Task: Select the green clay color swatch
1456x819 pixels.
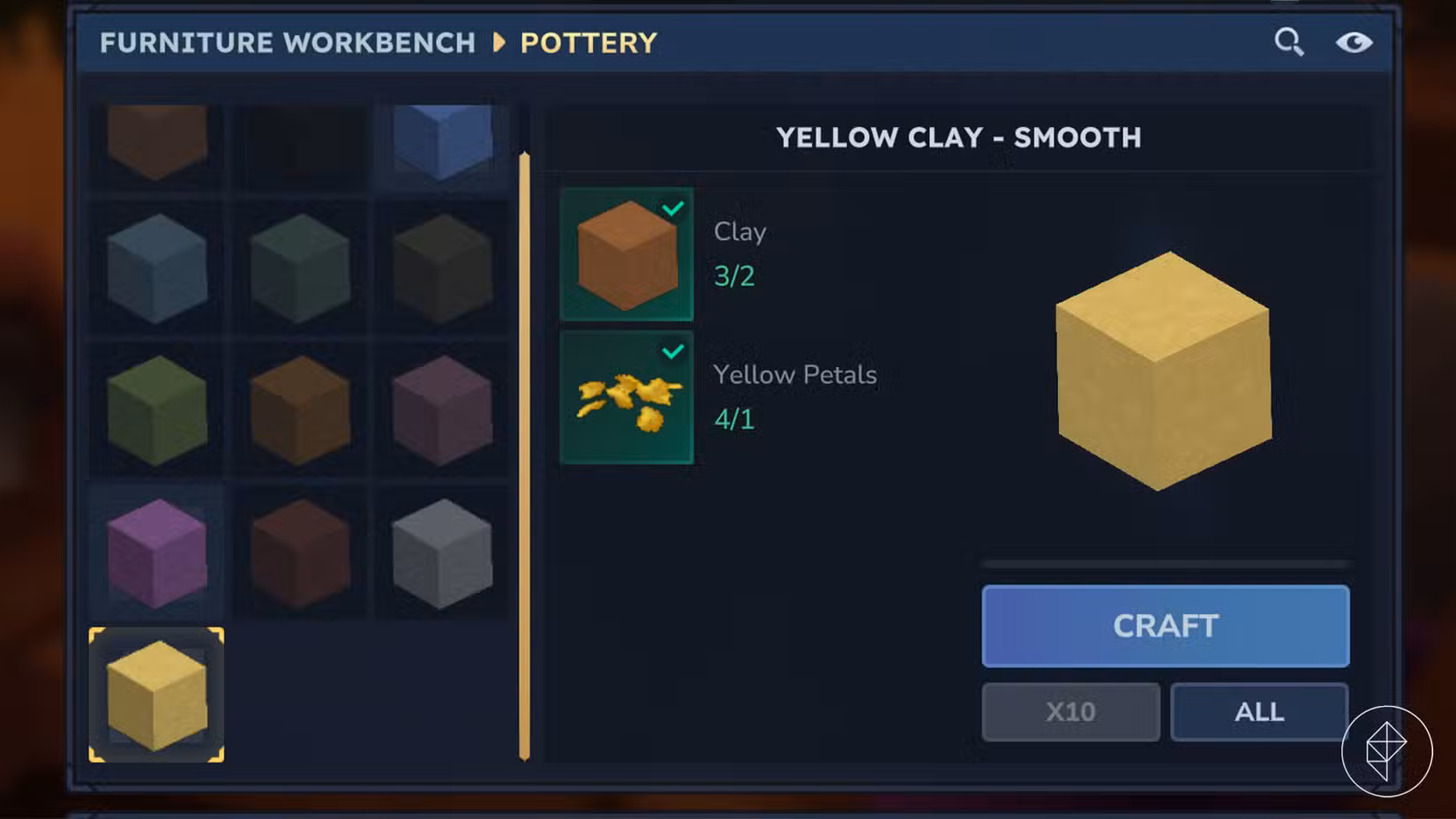Action: [x=157, y=410]
